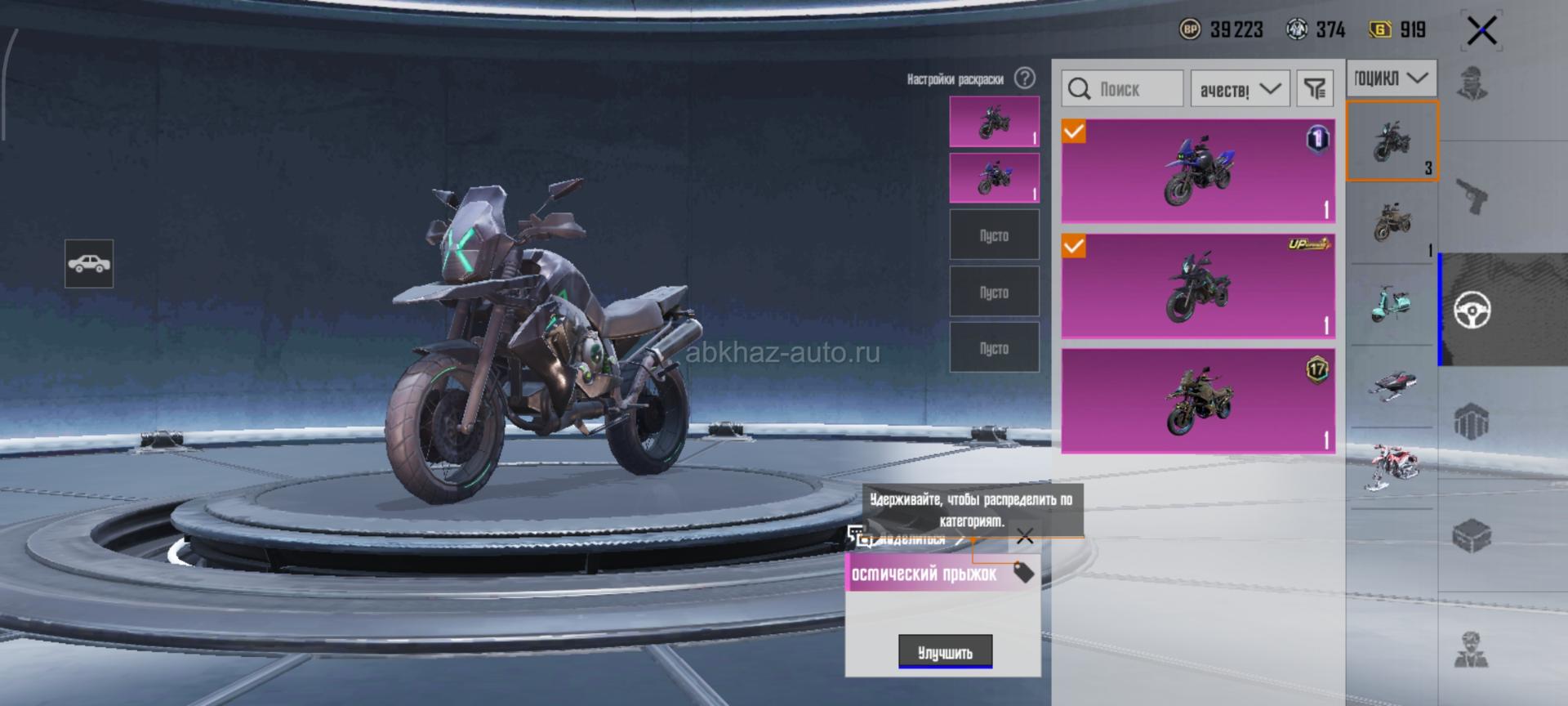
Task: Switch to the pistol weapons category
Action: (1472, 196)
